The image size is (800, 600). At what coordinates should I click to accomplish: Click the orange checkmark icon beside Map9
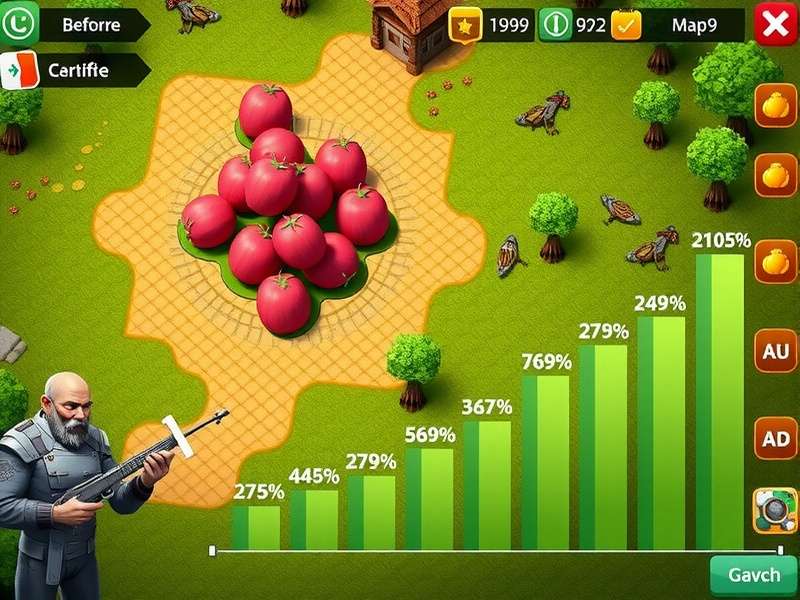coord(627,25)
